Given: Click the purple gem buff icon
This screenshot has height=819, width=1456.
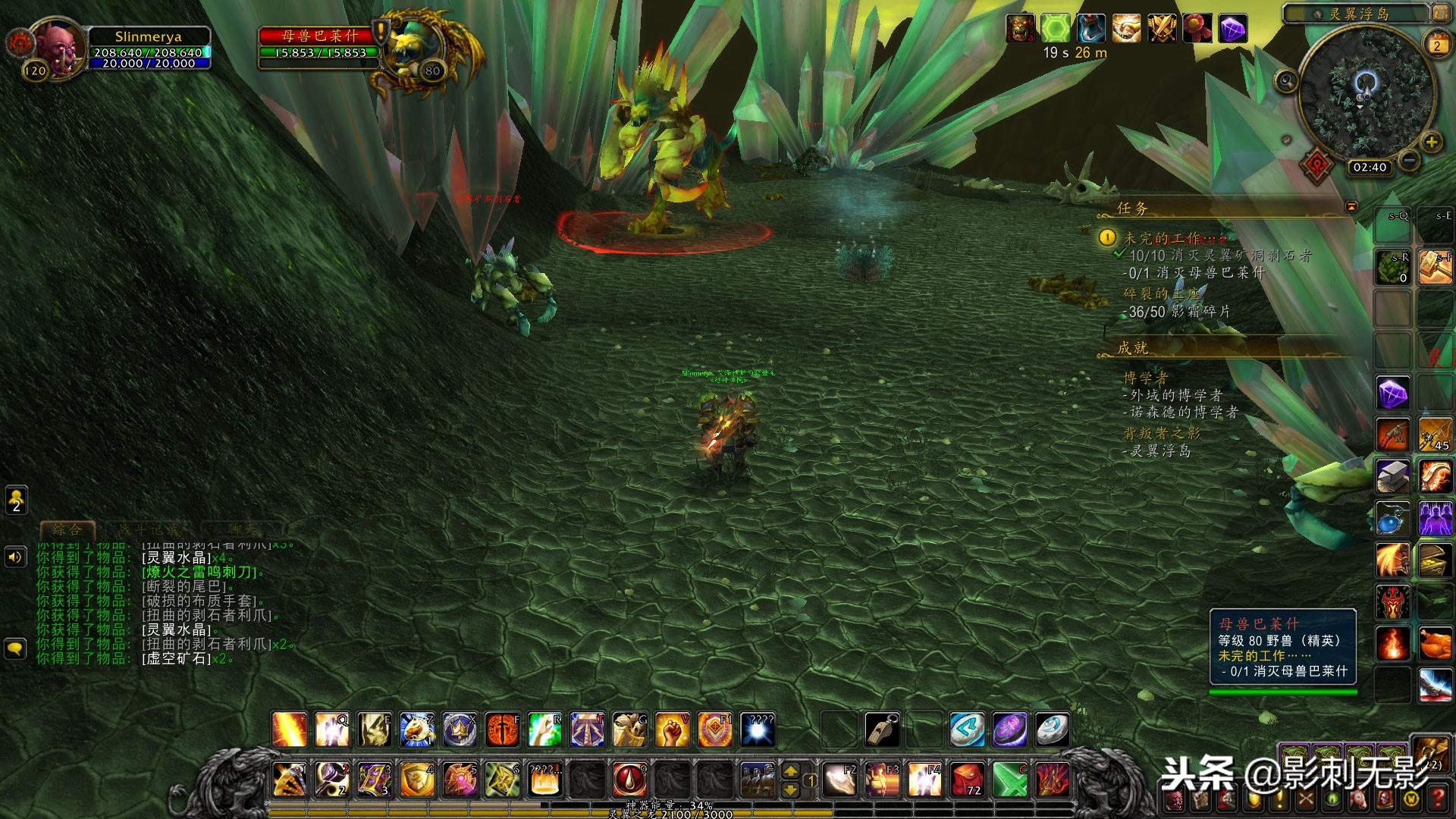Looking at the screenshot, I should tap(1233, 29).
